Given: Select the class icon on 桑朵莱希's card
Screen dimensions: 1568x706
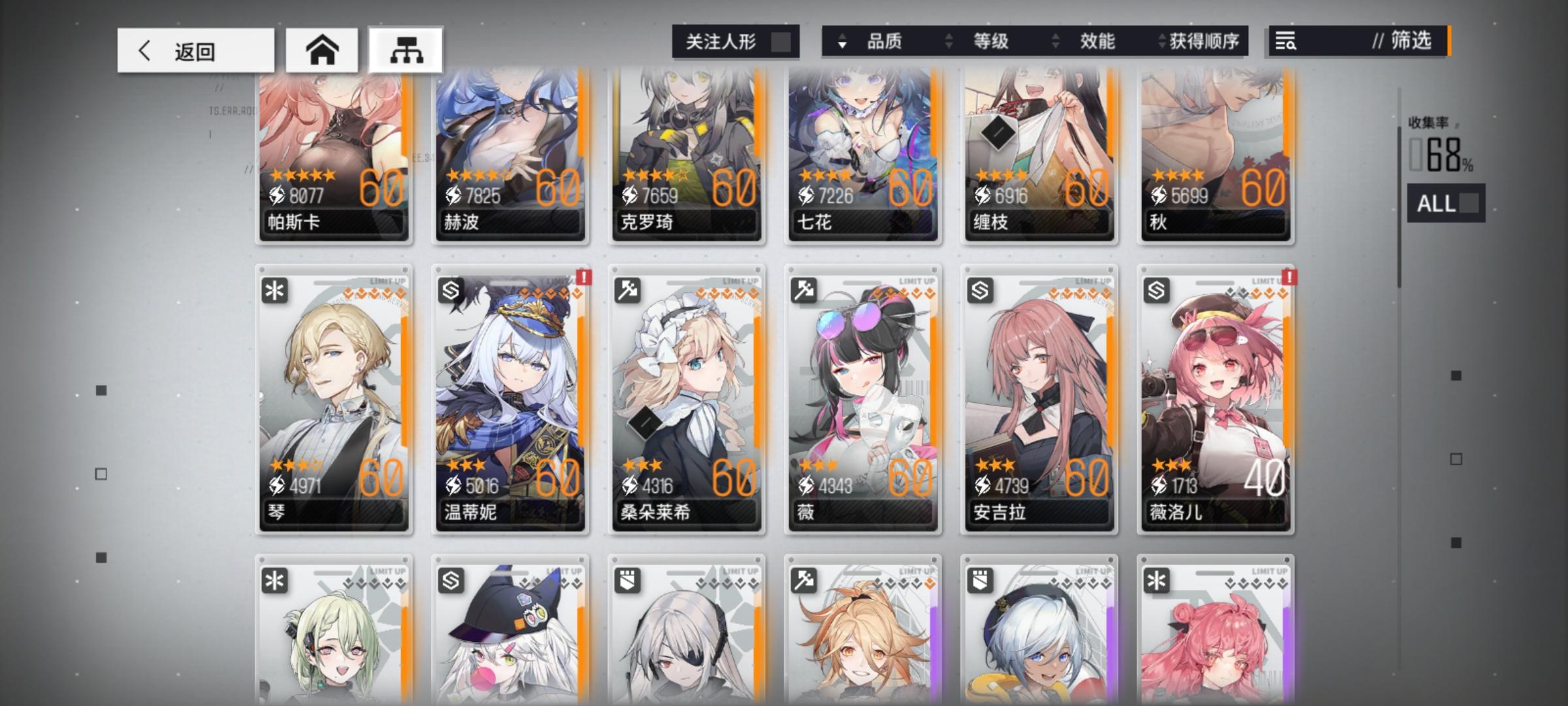Looking at the screenshot, I should (x=628, y=290).
